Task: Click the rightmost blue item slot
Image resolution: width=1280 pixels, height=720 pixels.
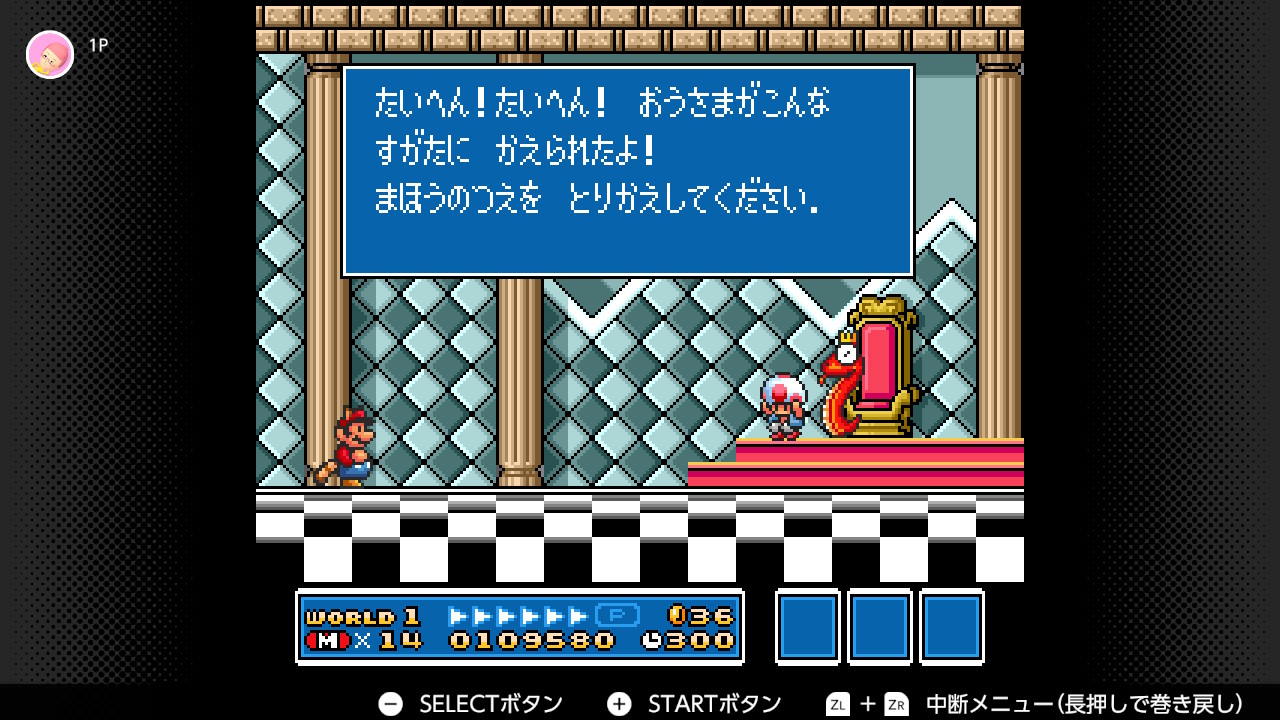Action: point(951,627)
